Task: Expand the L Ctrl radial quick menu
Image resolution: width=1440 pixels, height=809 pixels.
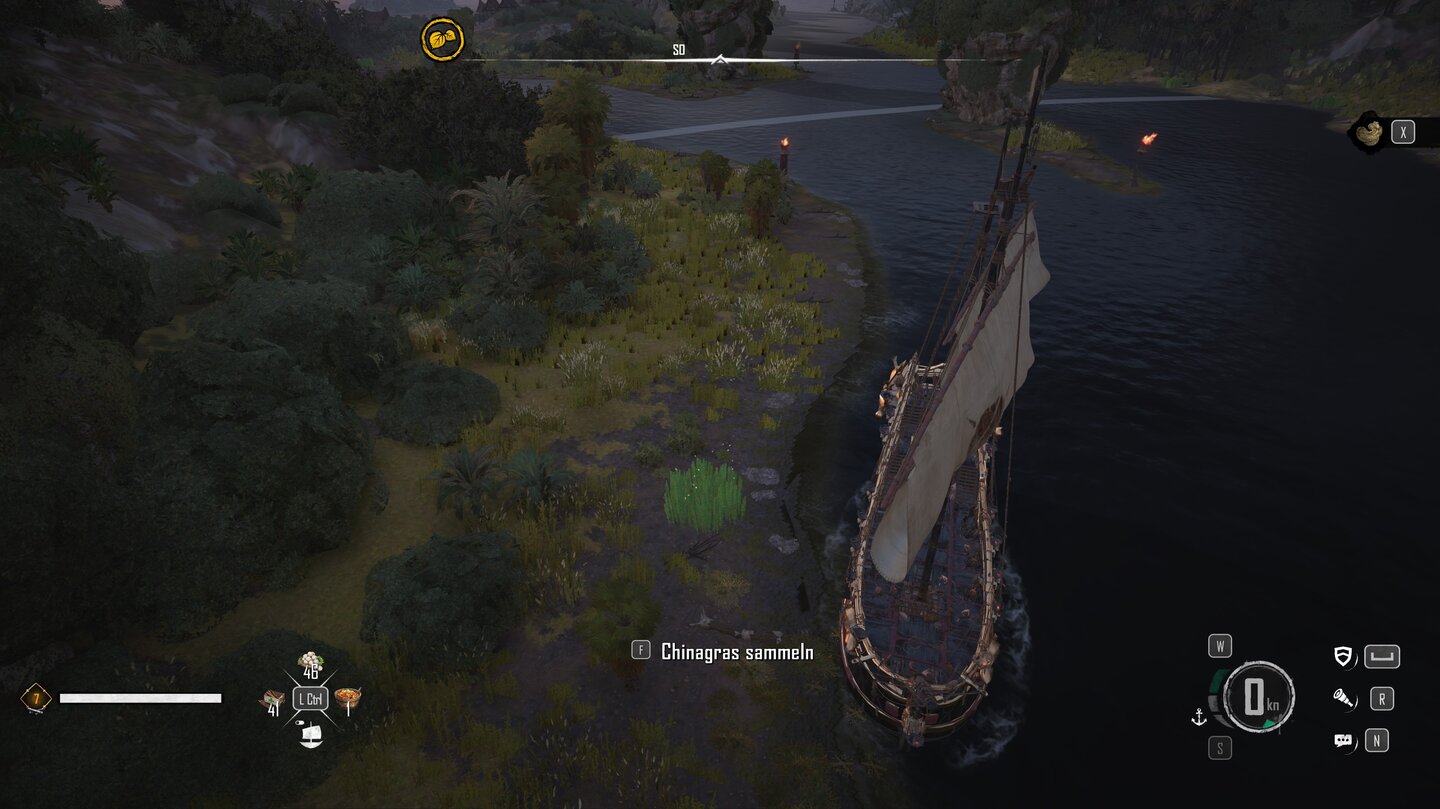Action: [308, 699]
